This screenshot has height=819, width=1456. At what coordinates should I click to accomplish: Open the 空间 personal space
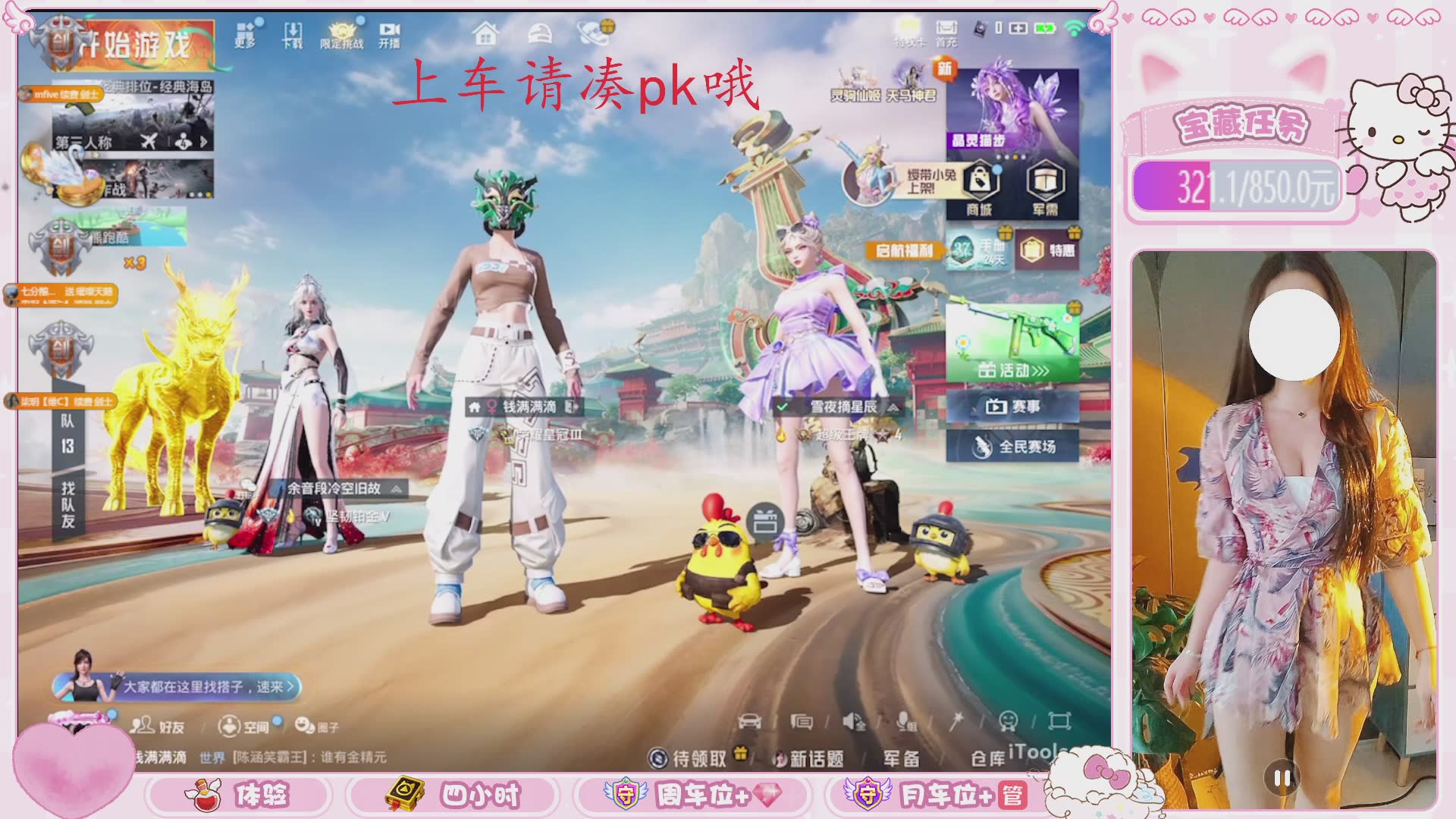(x=244, y=726)
